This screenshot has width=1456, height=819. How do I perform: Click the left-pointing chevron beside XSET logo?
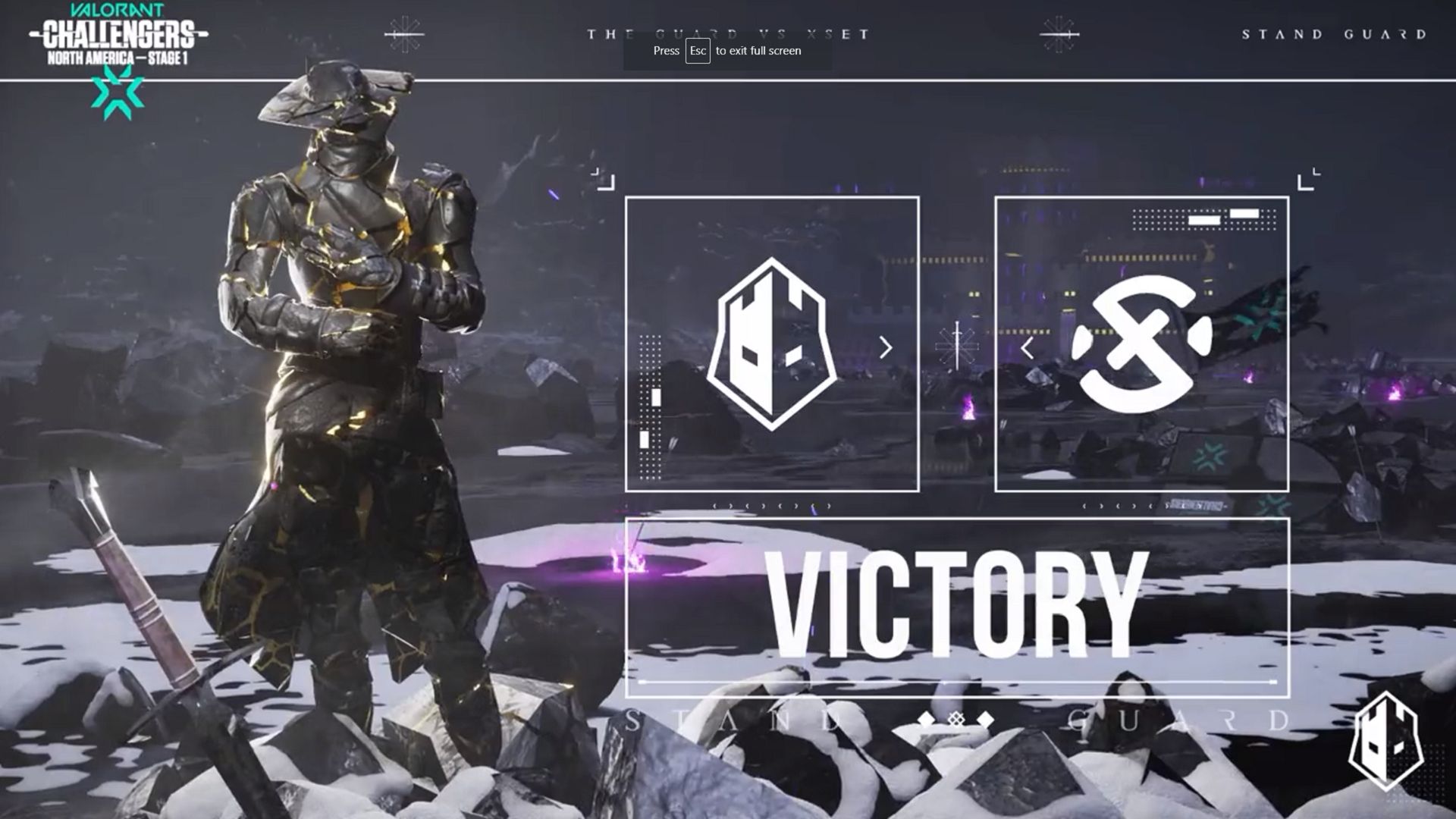point(1028,349)
